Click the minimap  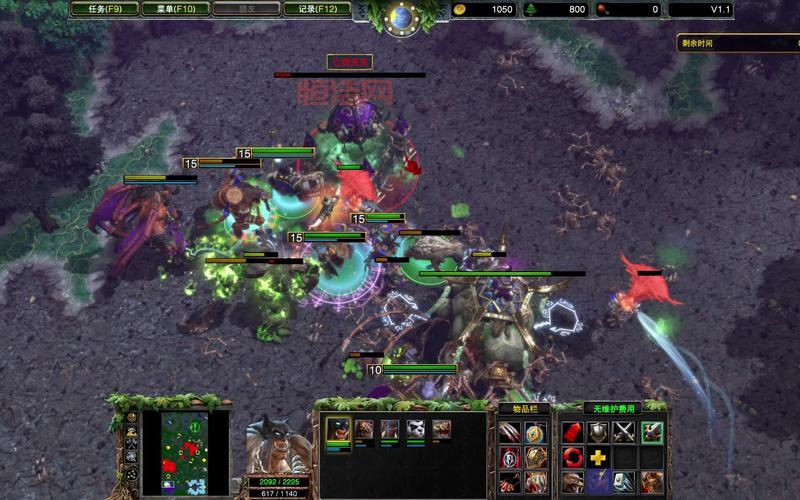click(175, 452)
